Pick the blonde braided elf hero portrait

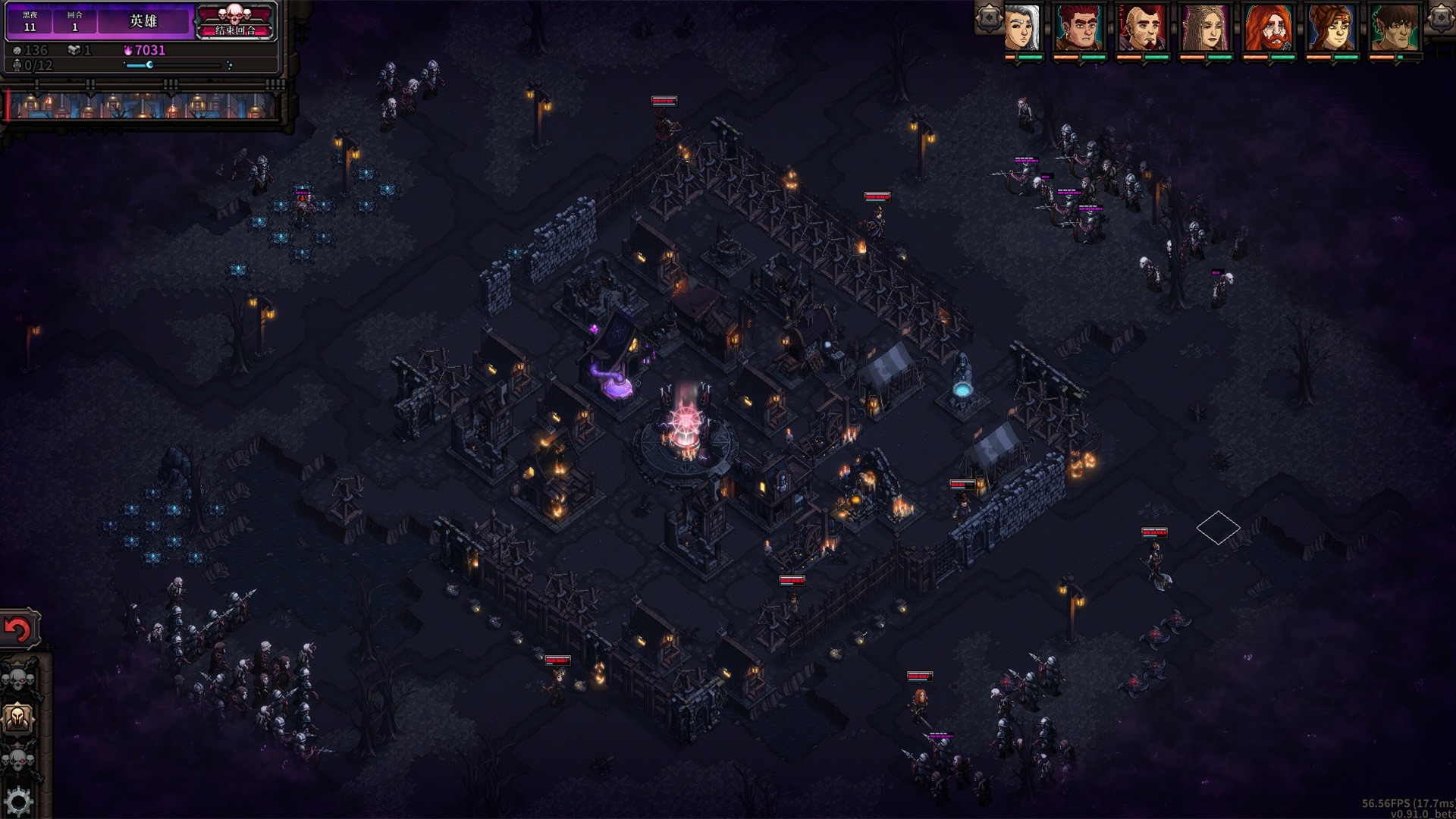click(x=1205, y=28)
